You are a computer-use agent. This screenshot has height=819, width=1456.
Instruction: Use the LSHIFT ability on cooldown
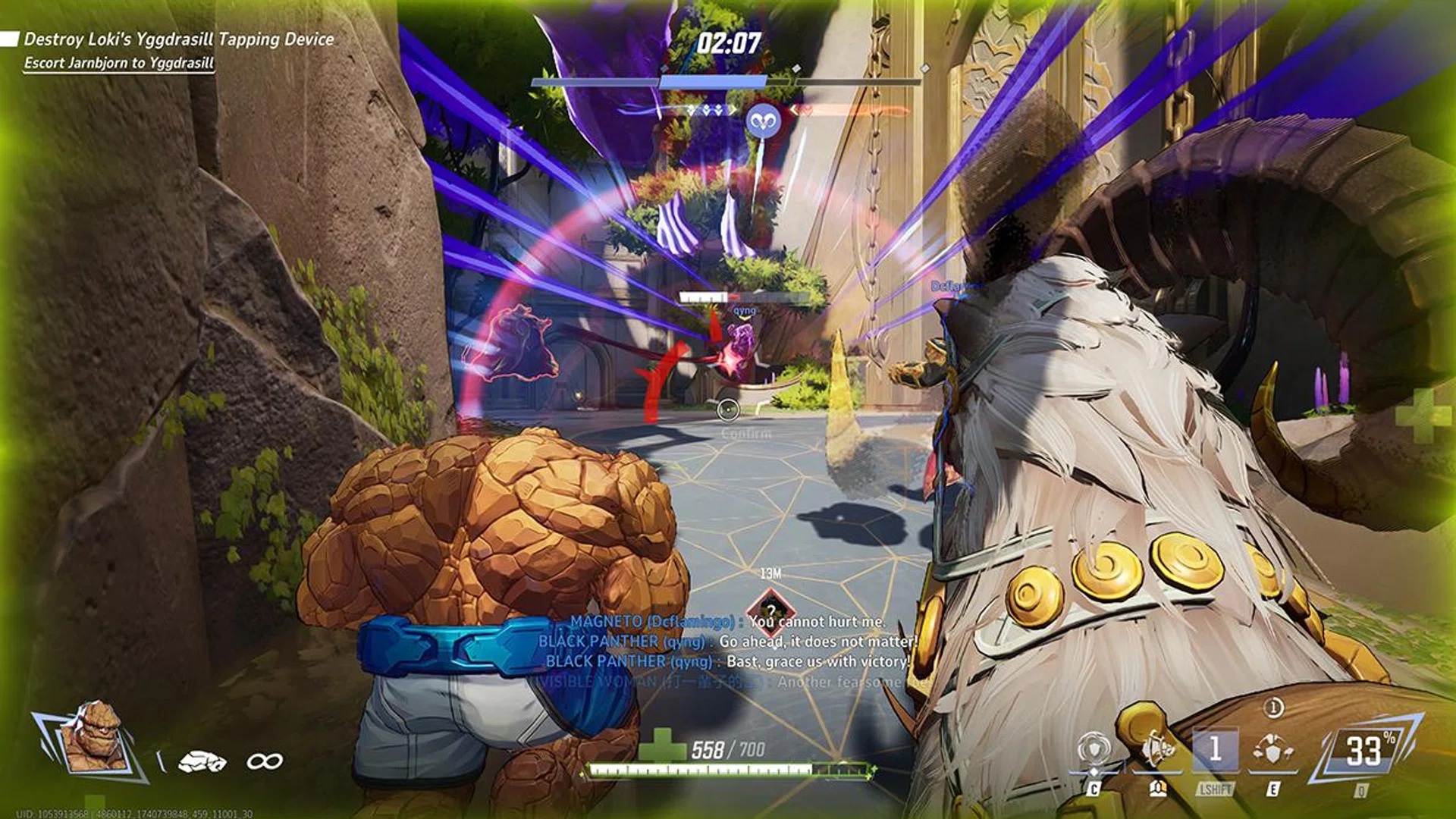click(1215, 751)
